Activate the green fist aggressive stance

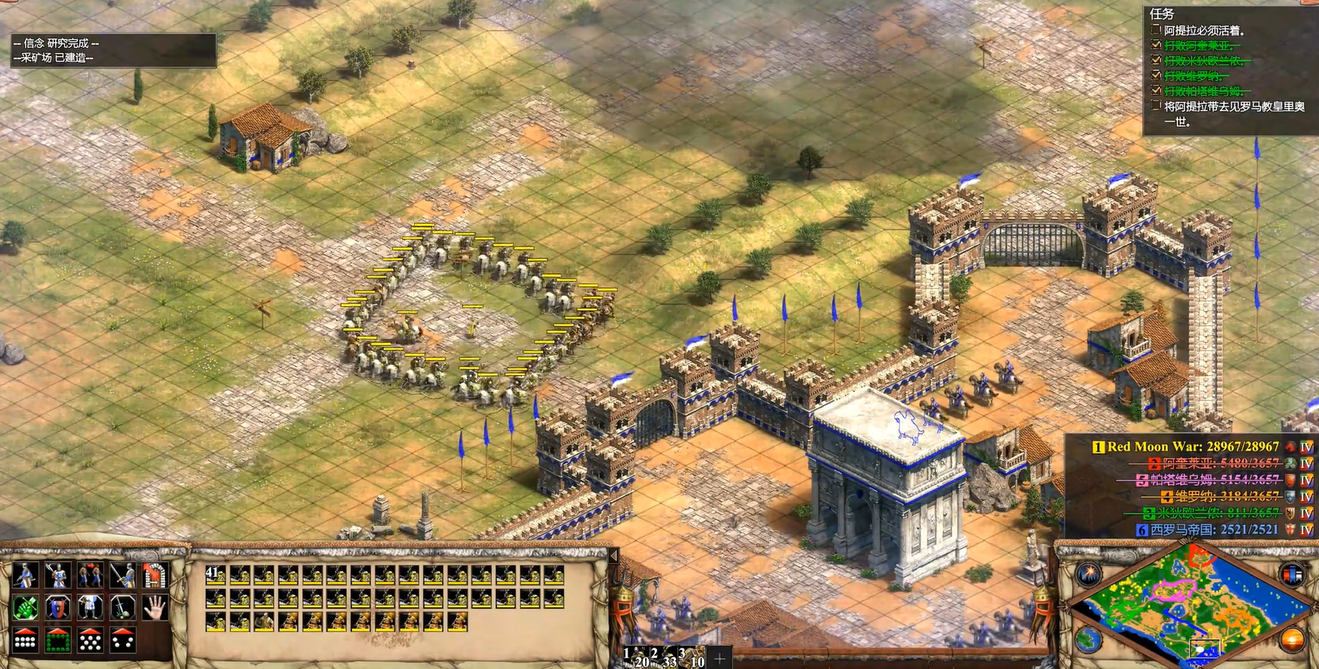25,607
